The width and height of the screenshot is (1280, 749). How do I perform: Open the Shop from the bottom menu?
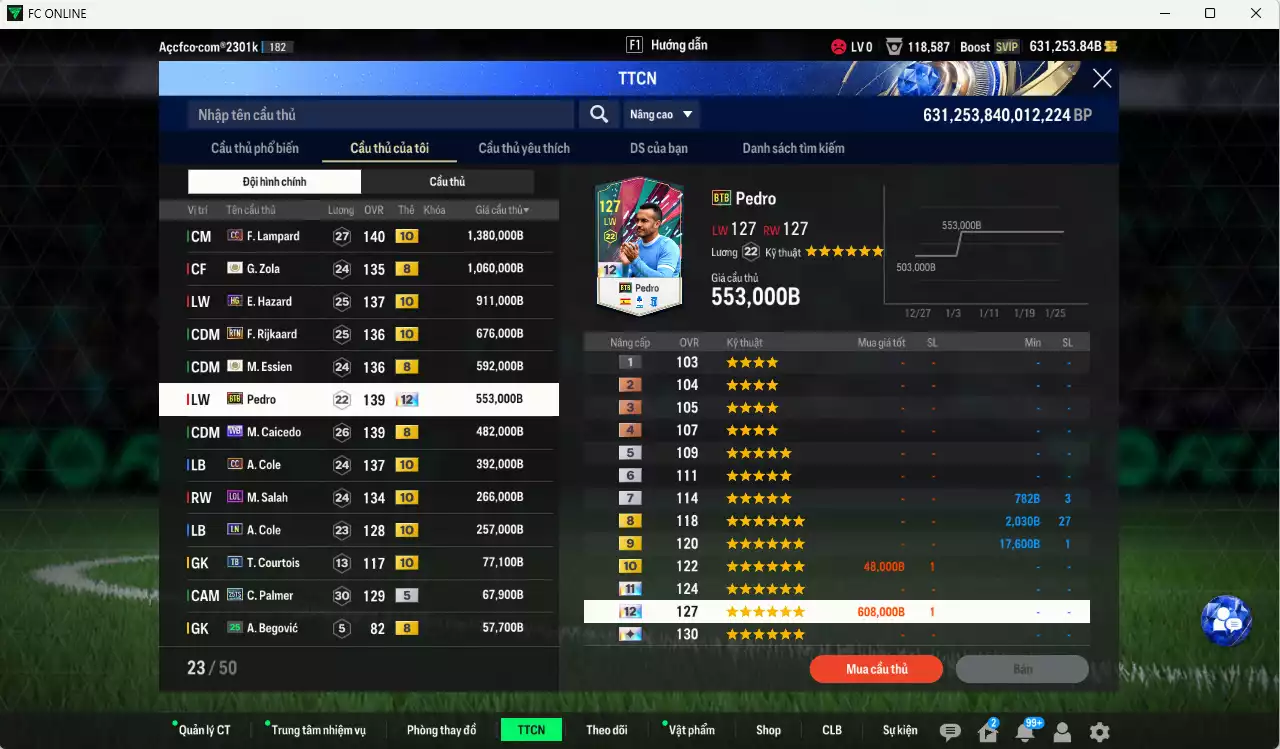pos(768,730)
